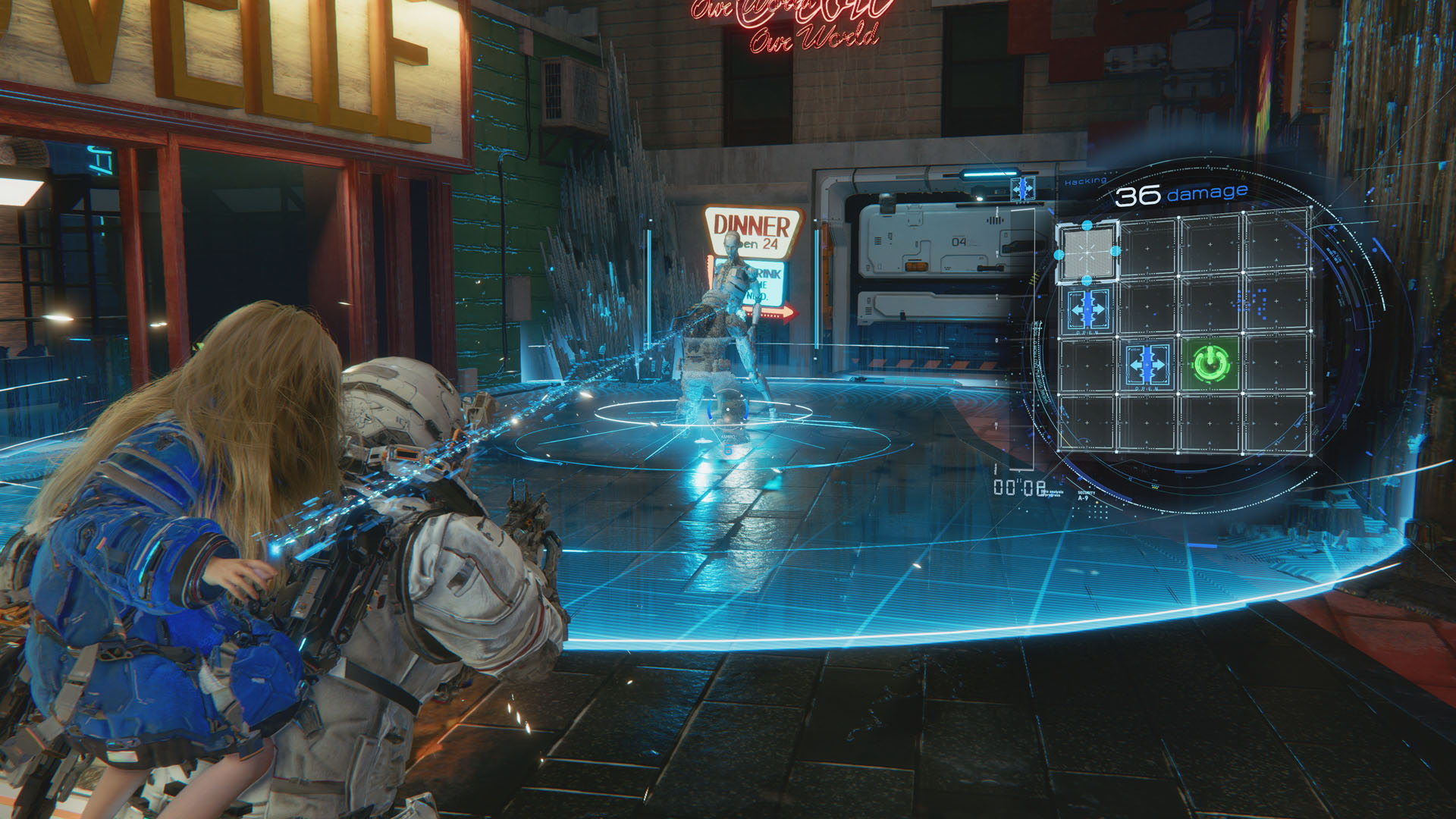The height and width of the screenshot is (819, 1456).
Task: Expand the top-right cell of the hacking grid
Action: [1277, 243]
